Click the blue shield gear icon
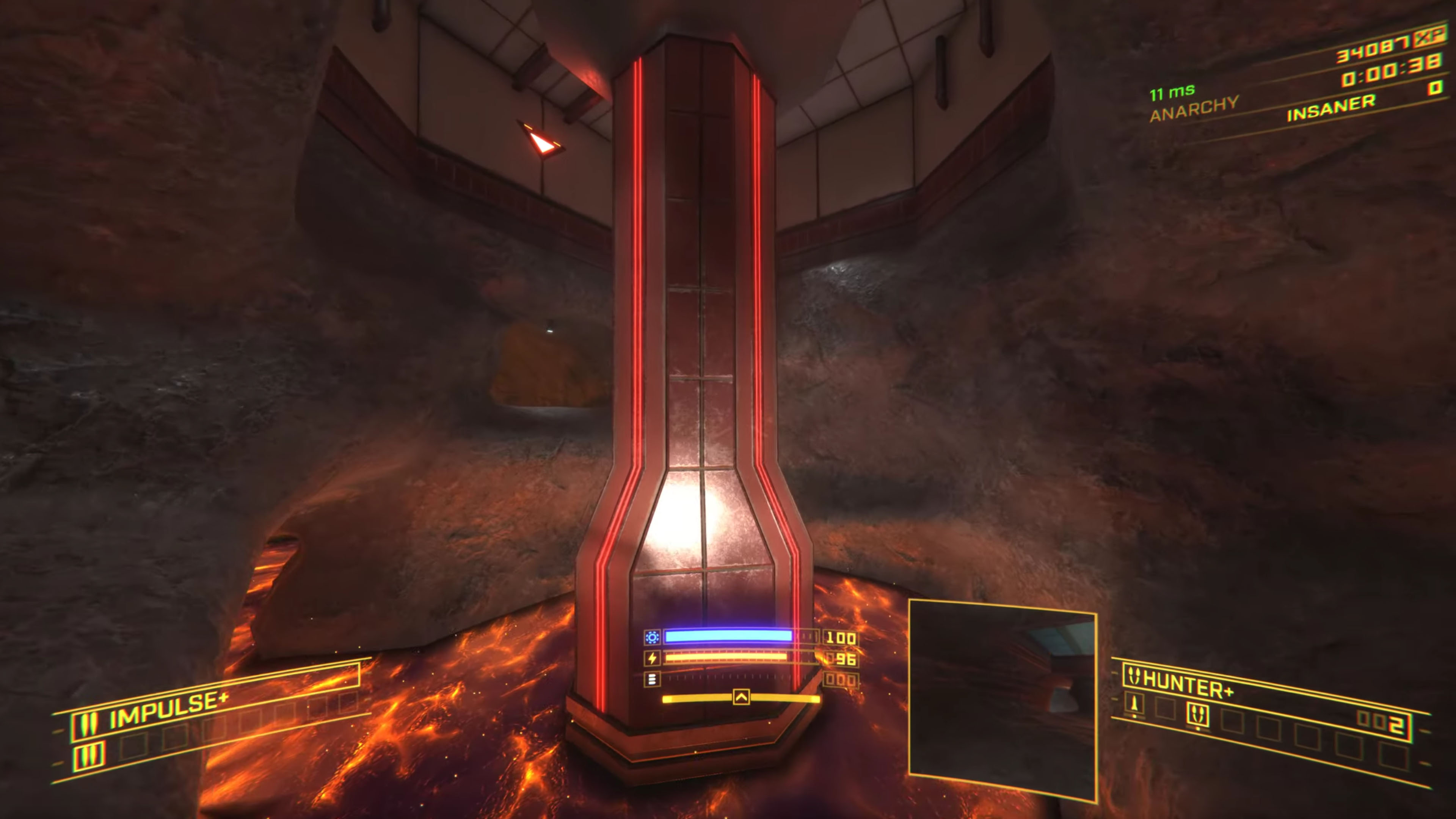The height and width of the screenshot is (819, 1456). pyautogui.click(x=652, y=637)
